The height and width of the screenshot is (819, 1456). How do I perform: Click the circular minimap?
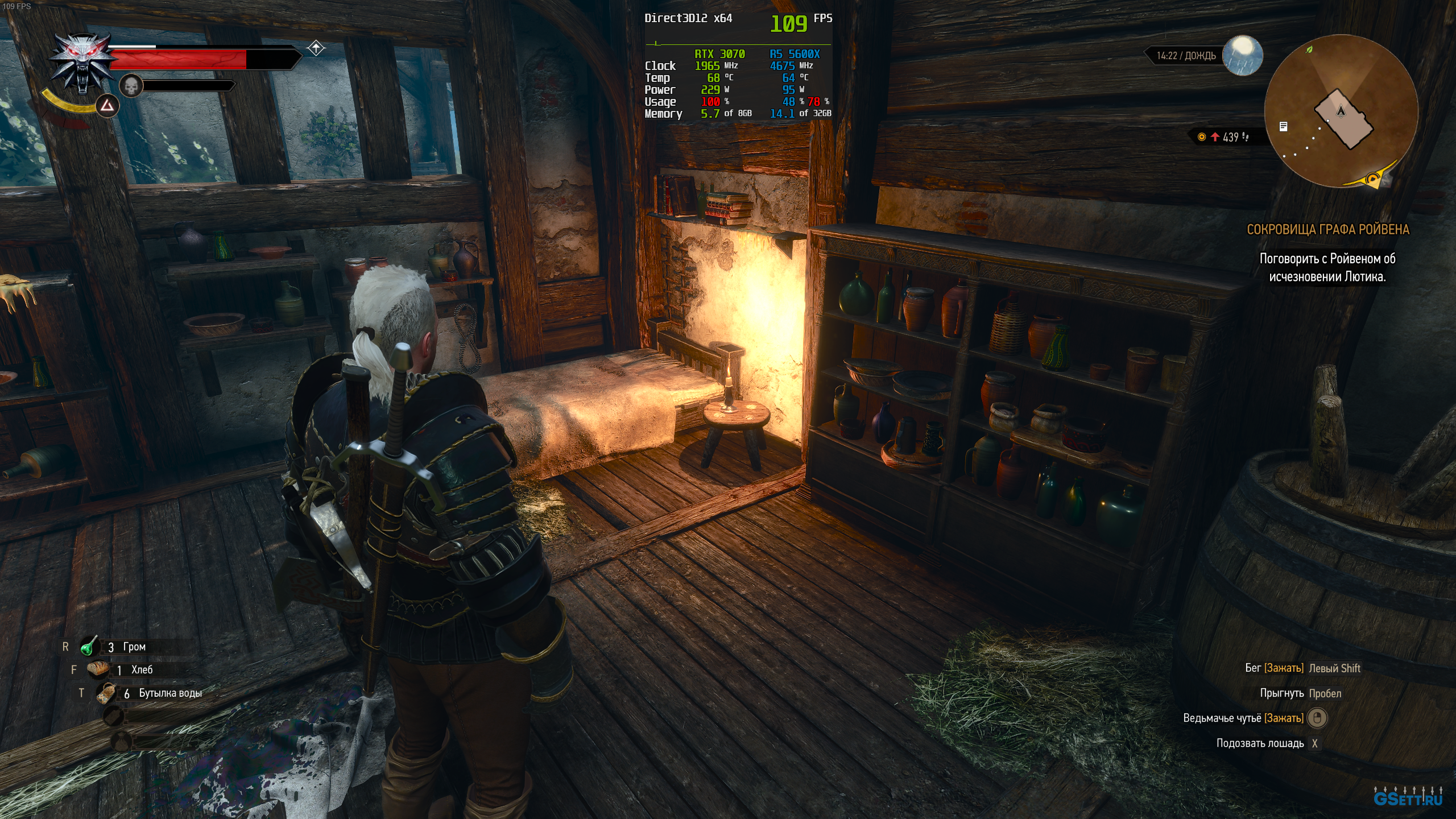(1341, 111)
